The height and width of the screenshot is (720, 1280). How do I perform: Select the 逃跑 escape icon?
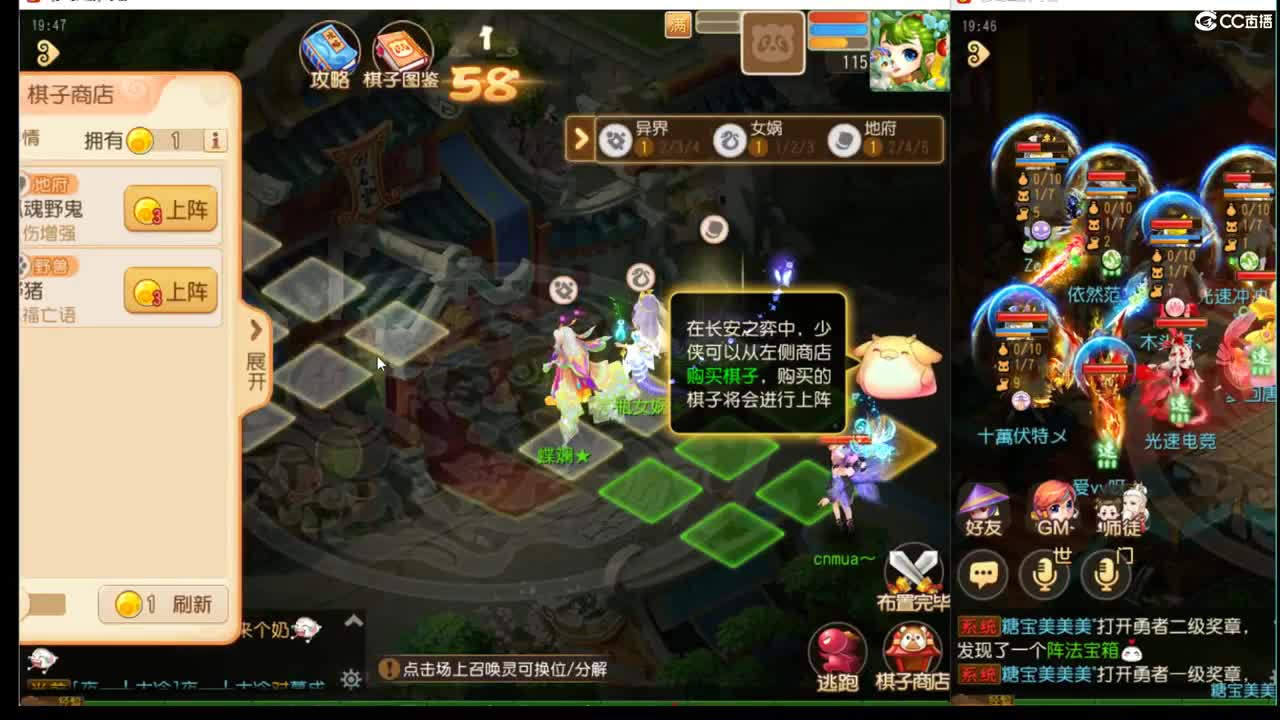point(836,648)
